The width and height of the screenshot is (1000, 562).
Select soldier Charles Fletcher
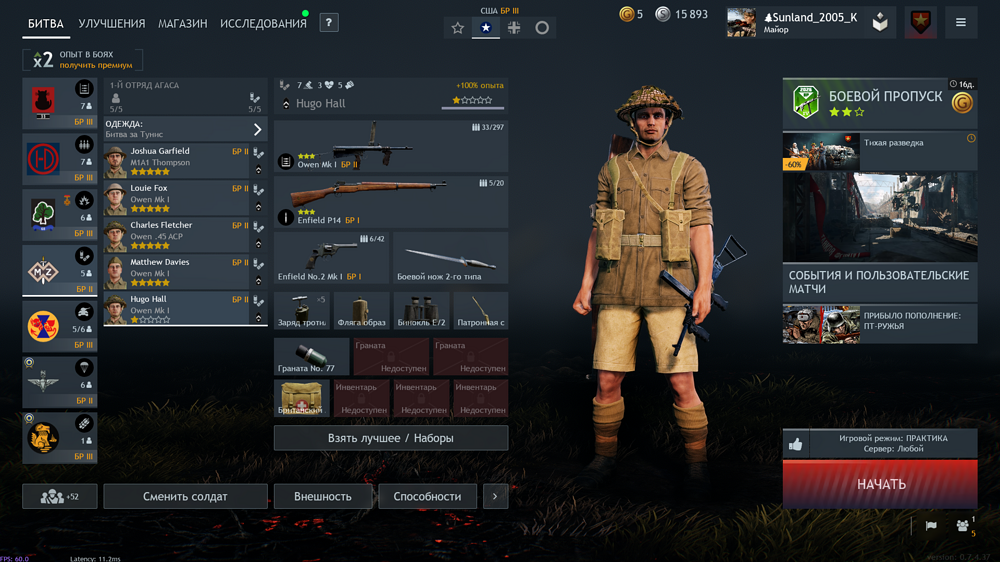[177, 236]
